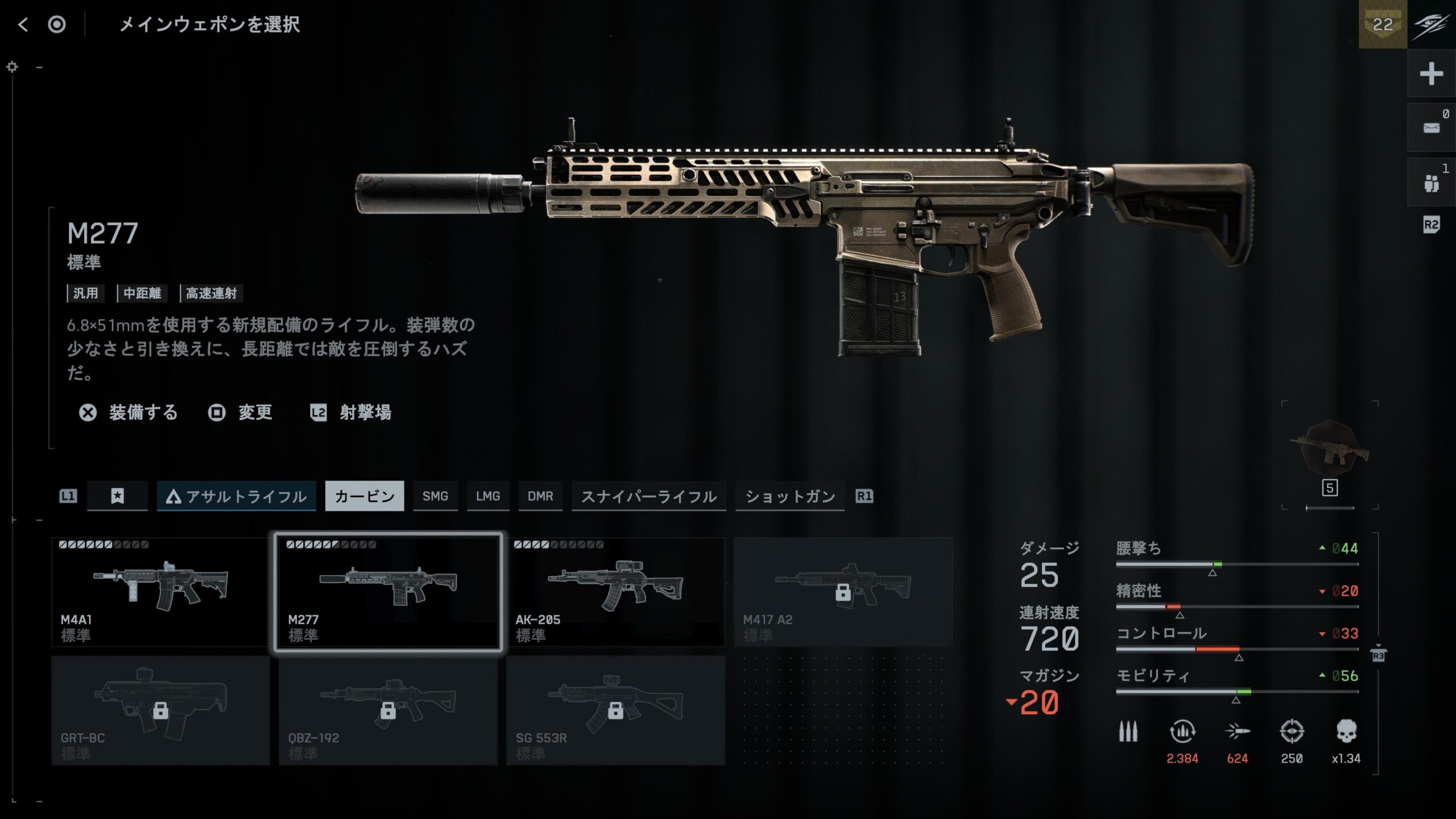Show the LMG weapon list
Screen dimensions: 1456x819
[488, 497]
